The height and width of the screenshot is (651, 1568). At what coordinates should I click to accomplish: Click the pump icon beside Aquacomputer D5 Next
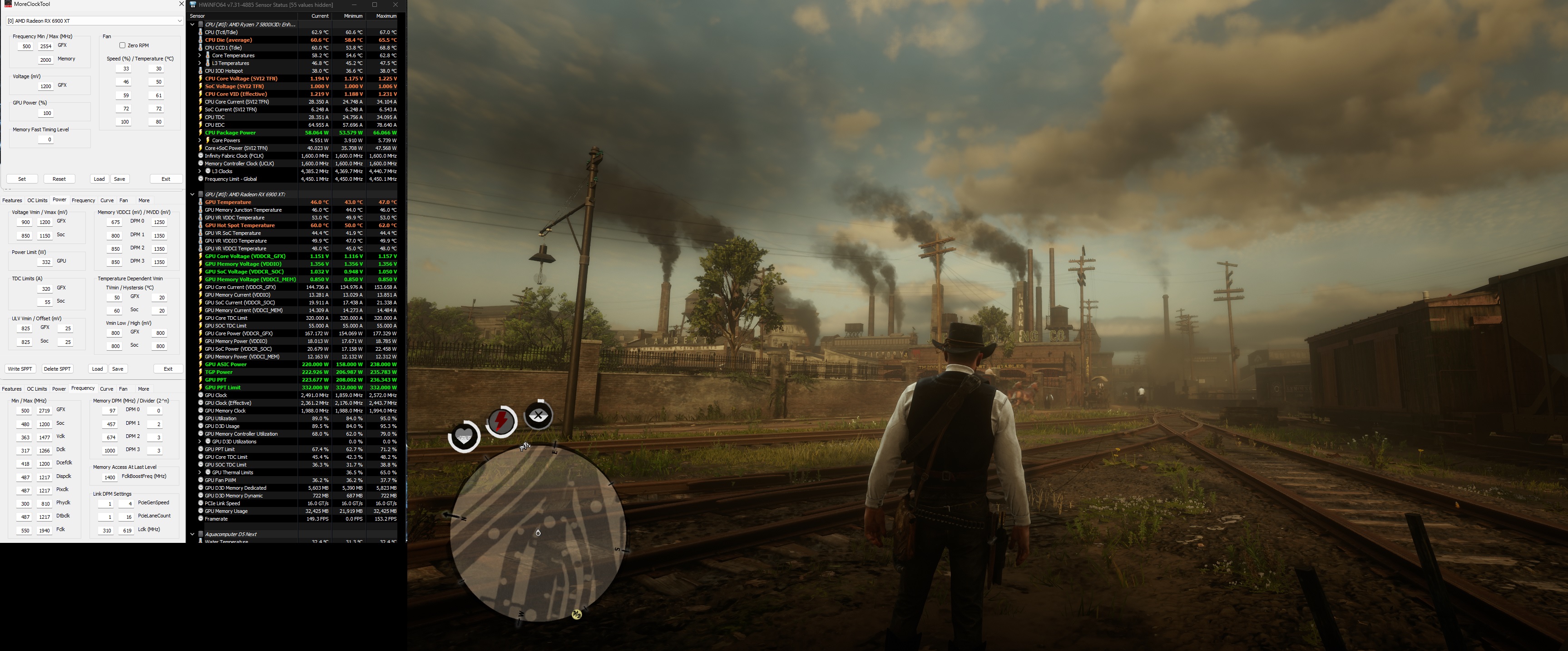point(201,534)
